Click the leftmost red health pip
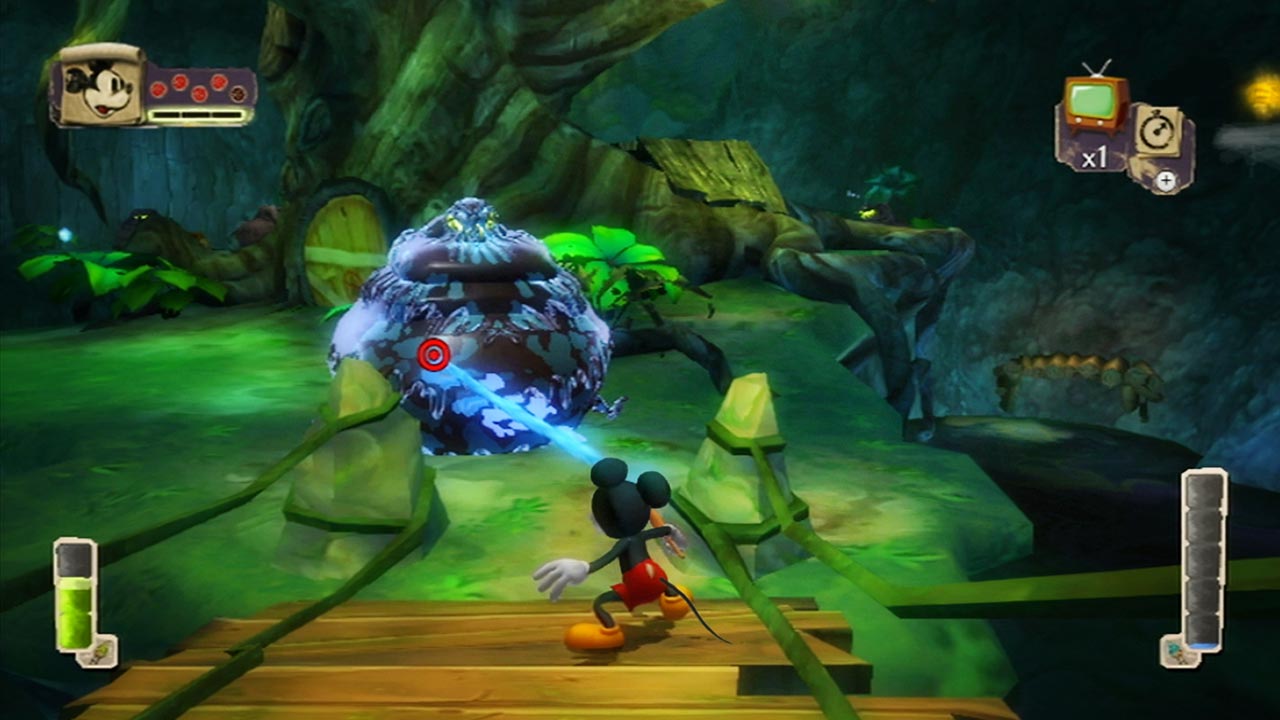This screenshot has height=720, width=1280. (158, 90)
